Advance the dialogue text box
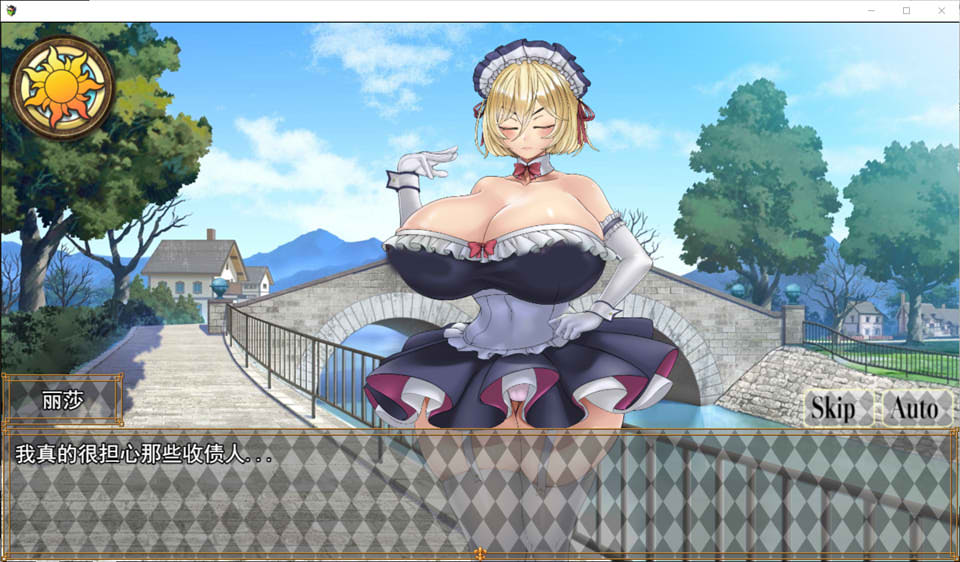Image resolution: width=960 pixels, height=562 pixels. click(480, 493)
